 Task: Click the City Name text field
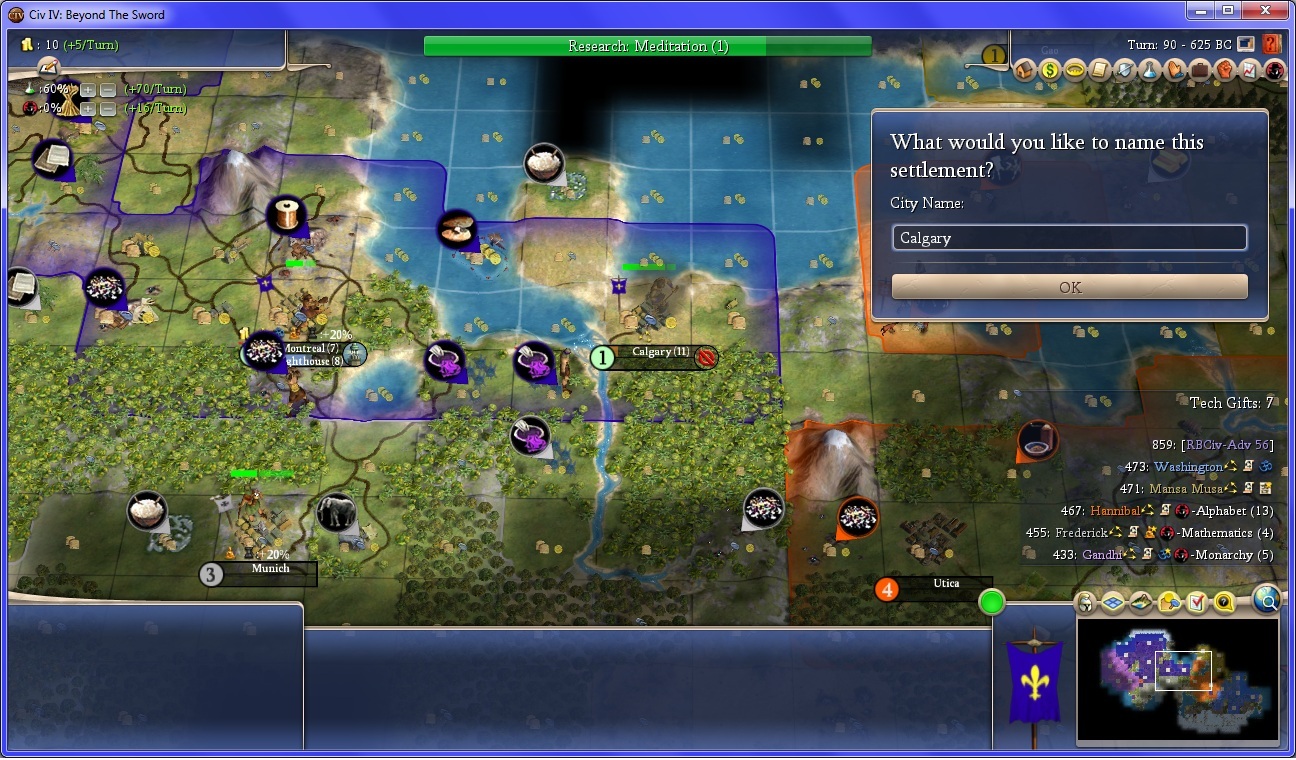click(x=1069, y=238)
